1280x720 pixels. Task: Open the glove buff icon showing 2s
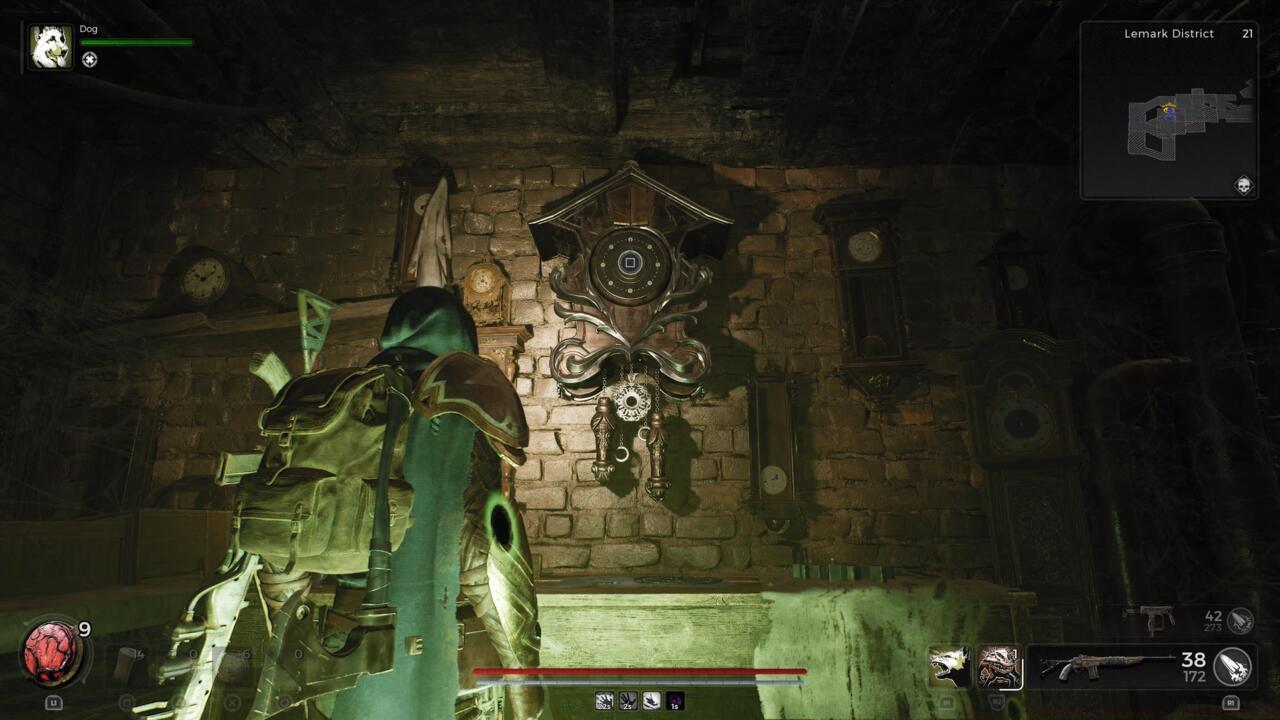(628, 700)
